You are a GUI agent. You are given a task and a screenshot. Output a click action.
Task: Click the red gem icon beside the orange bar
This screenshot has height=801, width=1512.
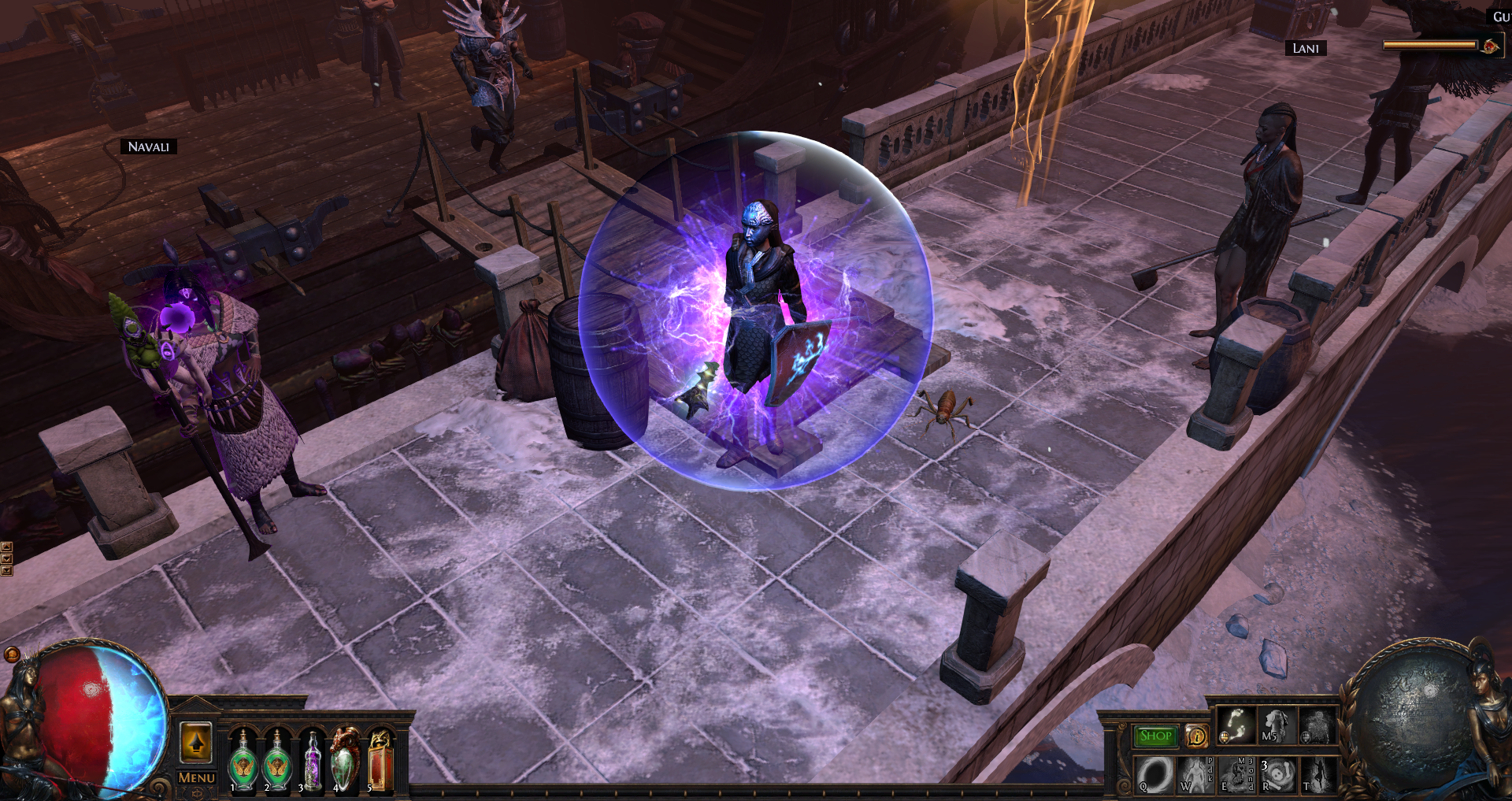click(1490, 46)
